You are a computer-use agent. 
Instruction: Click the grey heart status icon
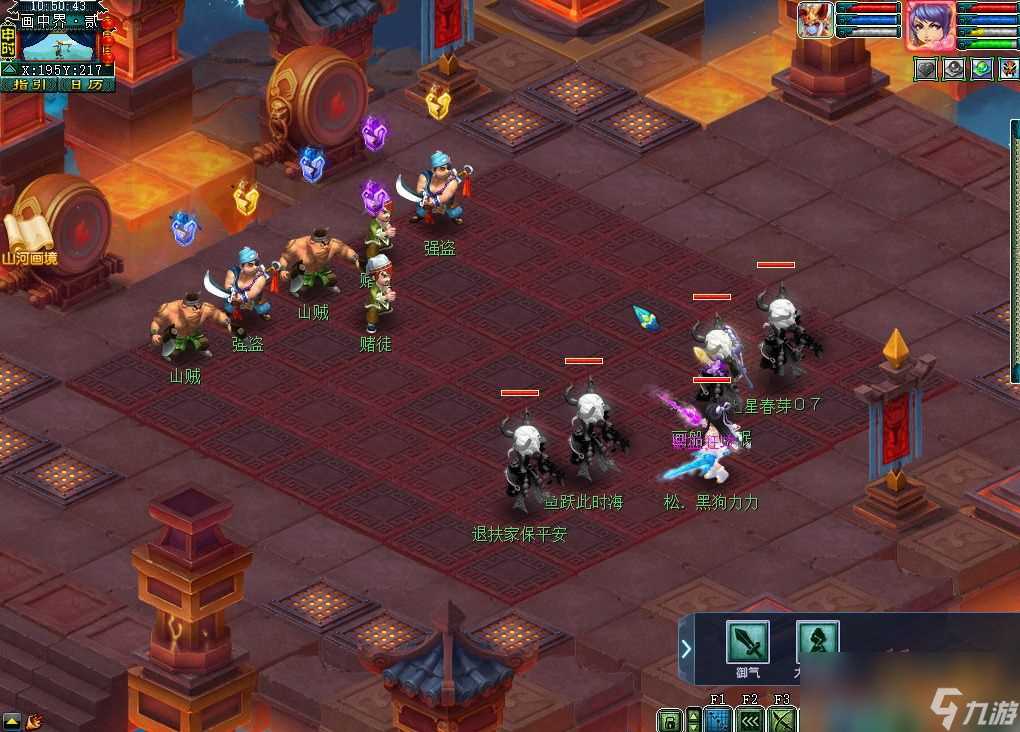[927, 68]
